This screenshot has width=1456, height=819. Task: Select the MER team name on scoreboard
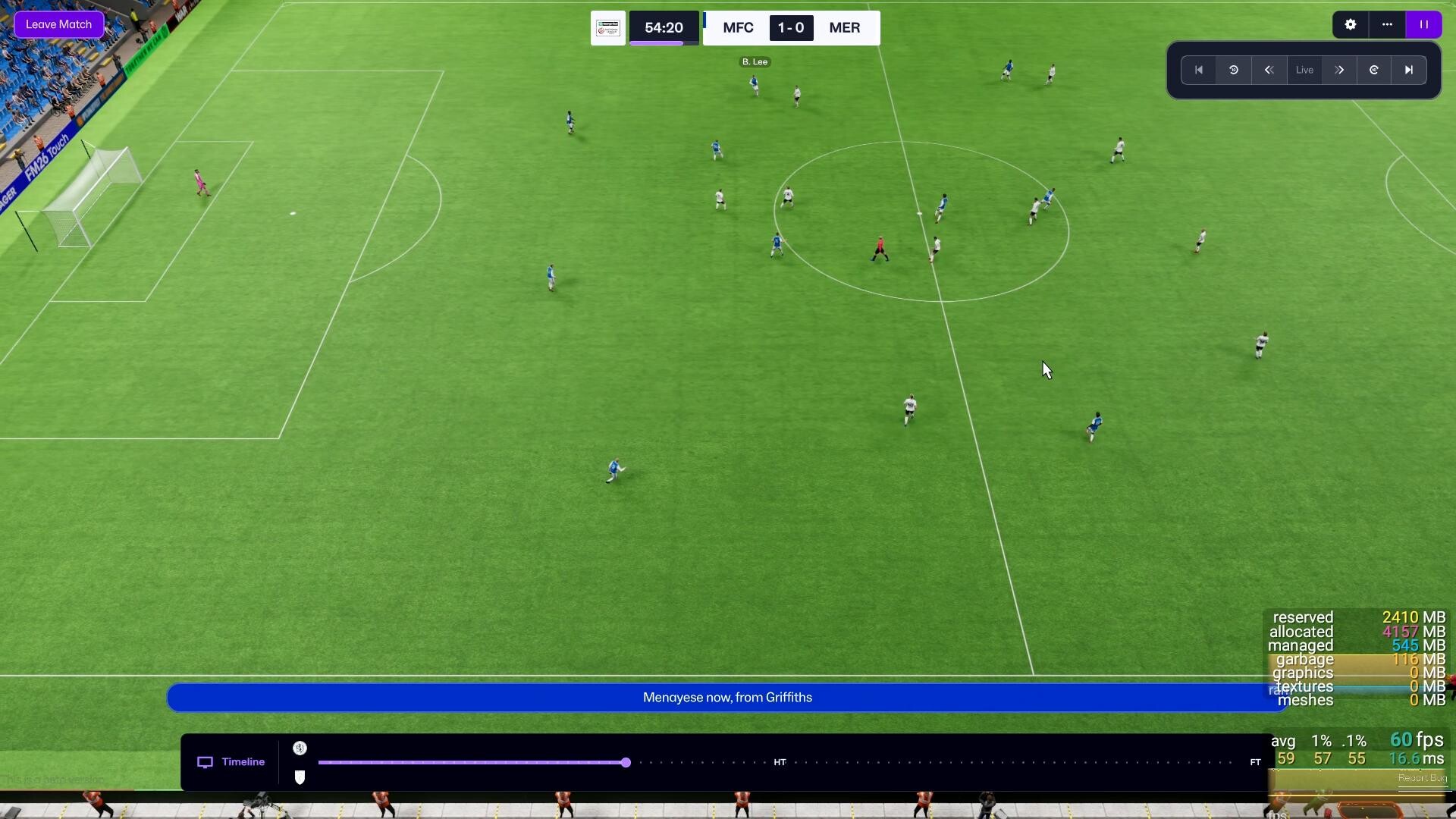pos(844,28)
